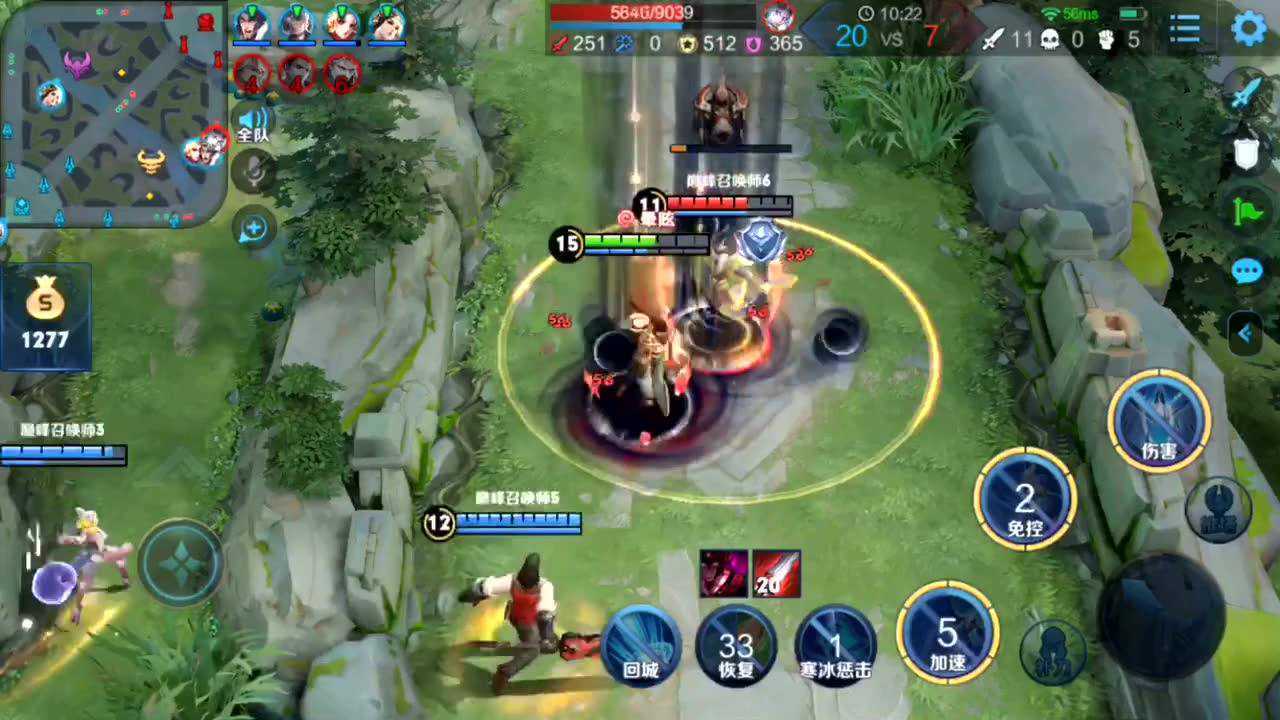Cast the 寒冰惩击 smite spell
The width and height of the screenshot is (1280, 720).
coord(835,645)
